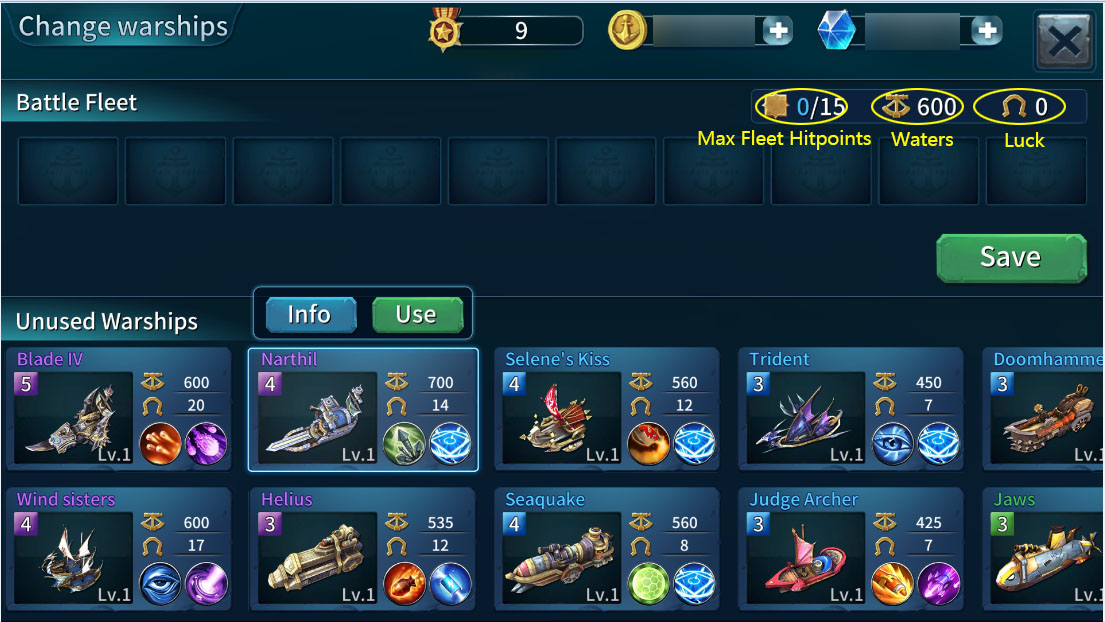Save the battle fleet
Screen dimensions: 1105x622
pos(1010,258)
